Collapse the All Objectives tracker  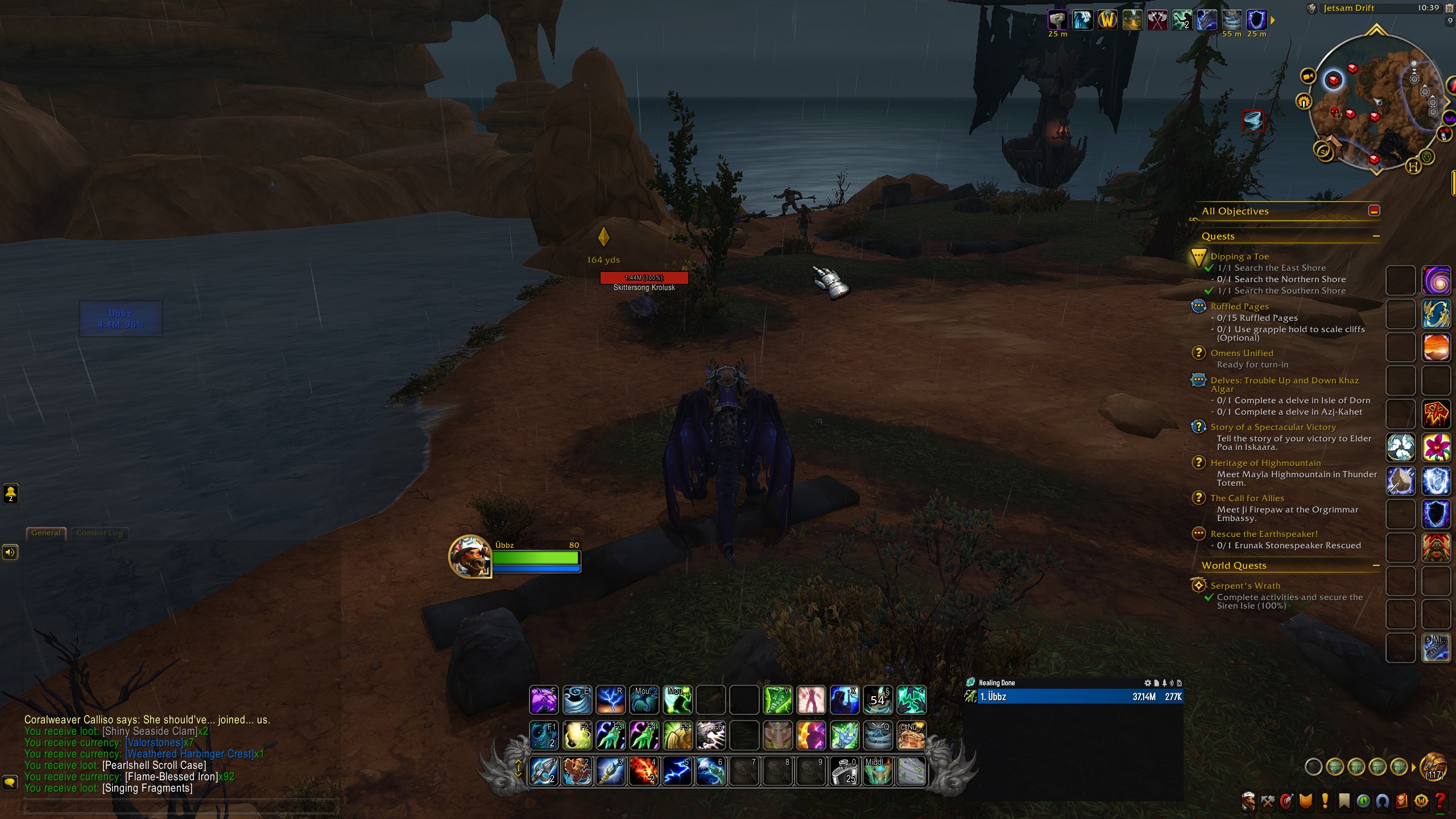click(1374, 211)
